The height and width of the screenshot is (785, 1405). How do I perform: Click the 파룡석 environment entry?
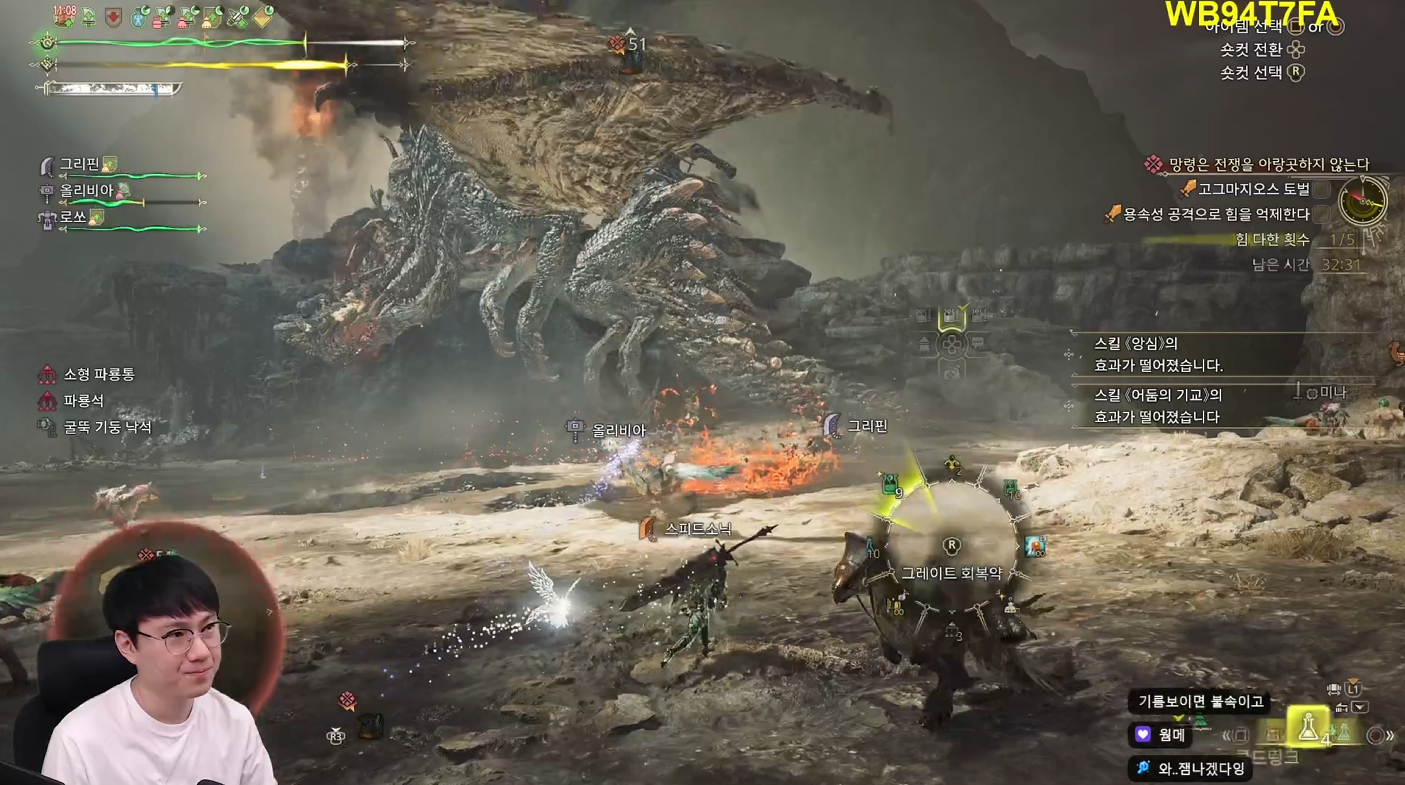83,400
